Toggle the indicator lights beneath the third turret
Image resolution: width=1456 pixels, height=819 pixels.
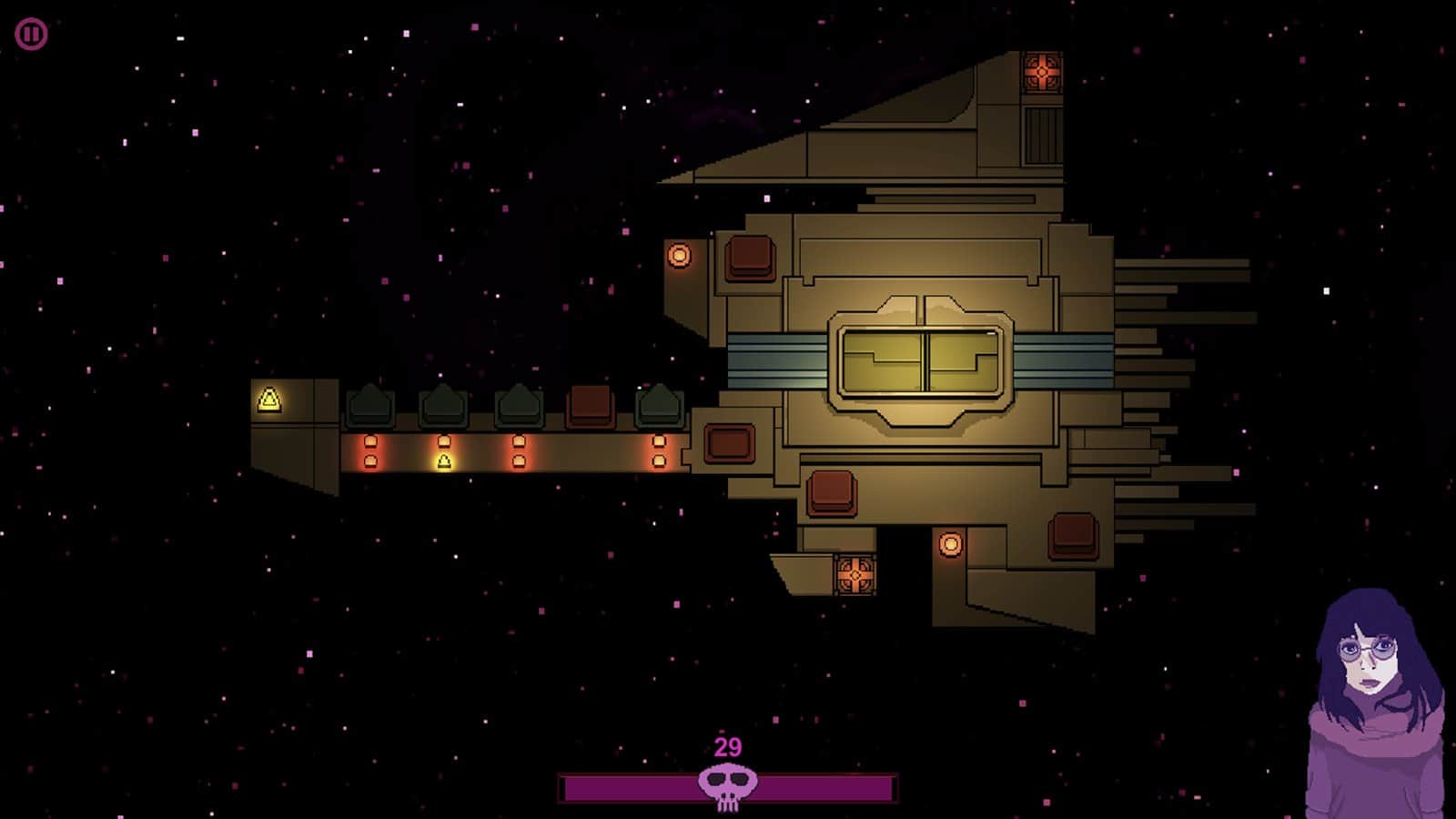pyautogui.click(x=519, y=452)
